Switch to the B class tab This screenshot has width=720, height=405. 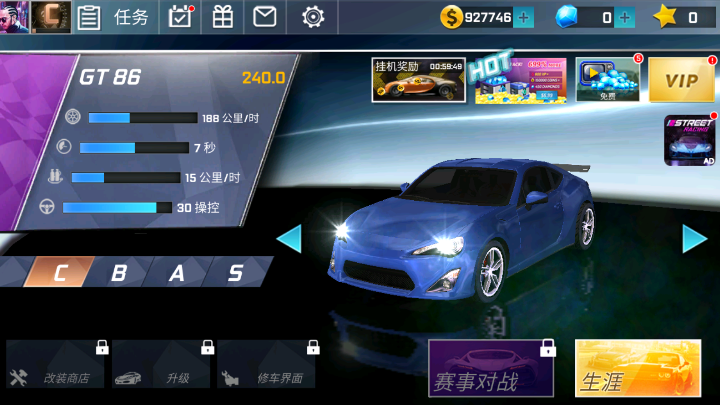coord(119,273)
